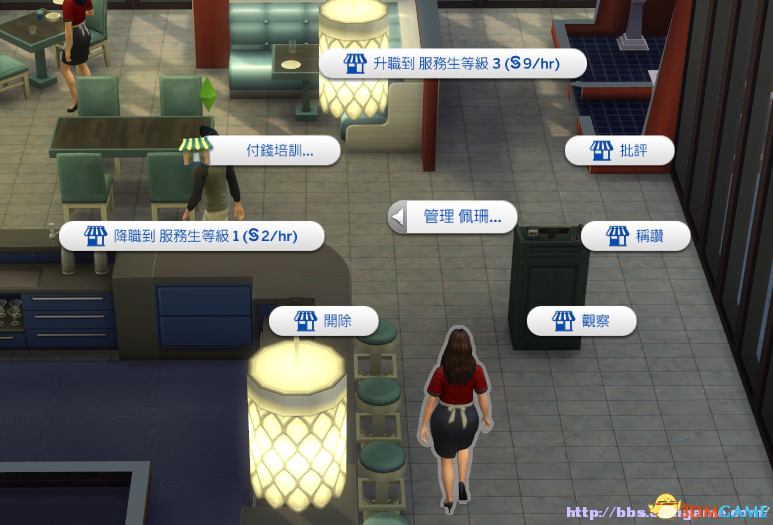Choose 升職到 服務生等級 3 promotion option
The image size is (773, 525).
point(453,63)
